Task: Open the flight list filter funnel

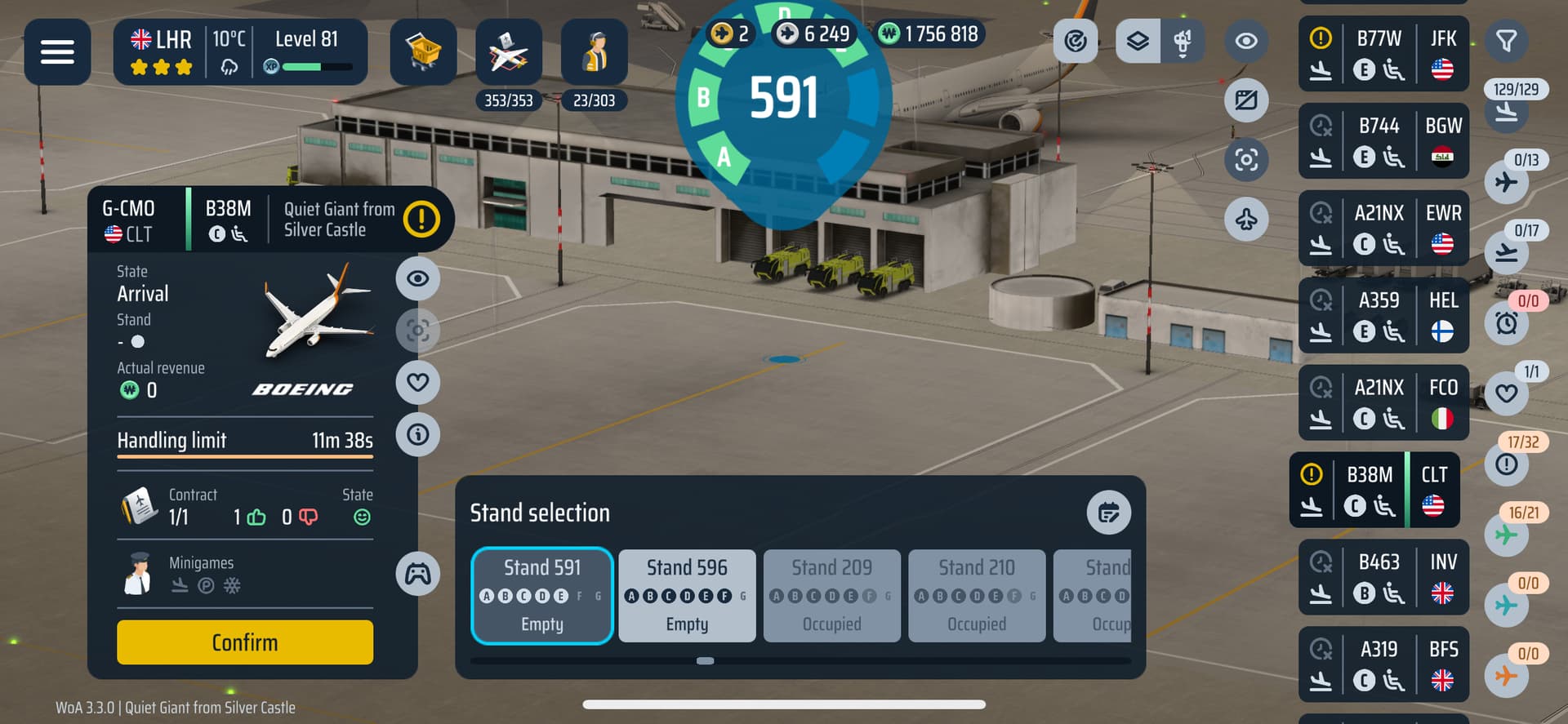Action: point(1506,40)
